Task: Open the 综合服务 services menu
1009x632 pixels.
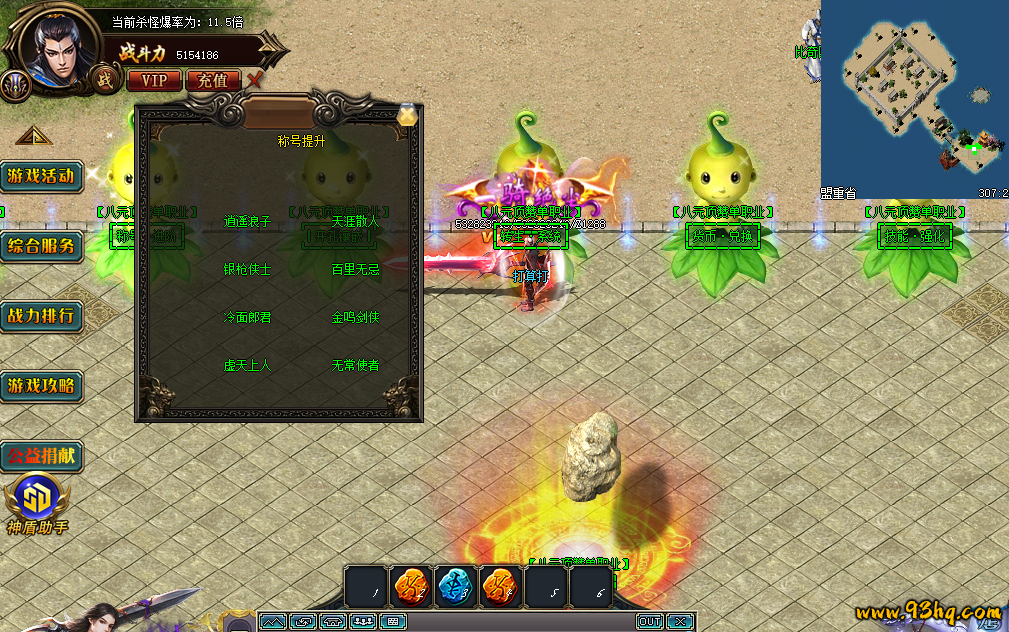Action: [41, 247]
